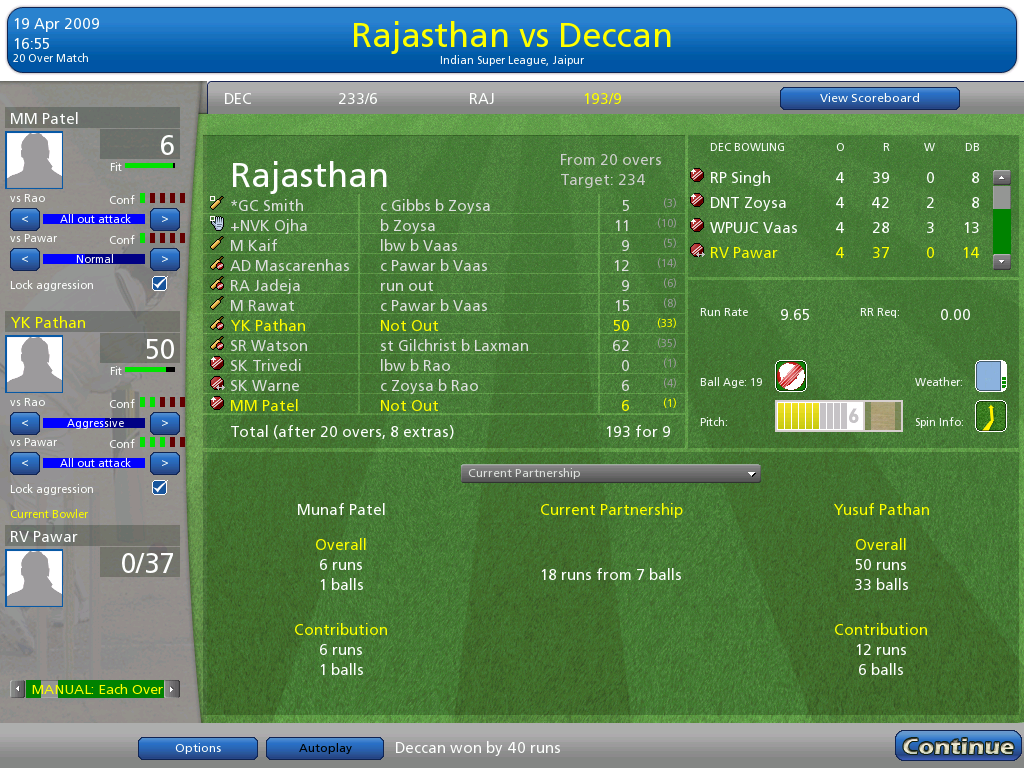Increase MM Patel's aggression vs Rao
This screenshot has width=1024, height=768.
[165, 218]
